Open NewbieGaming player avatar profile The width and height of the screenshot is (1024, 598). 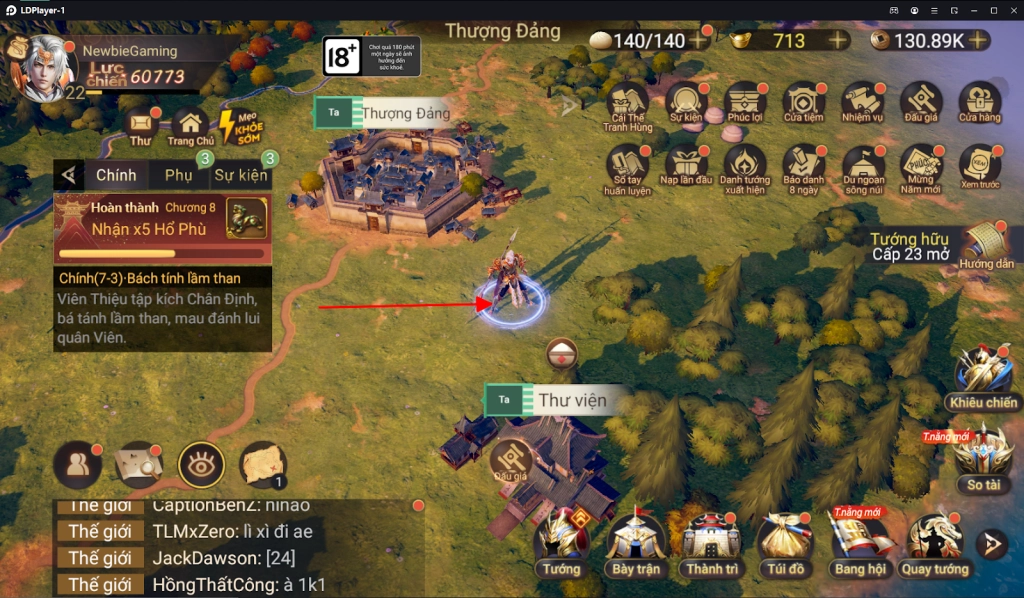point(44,67)
